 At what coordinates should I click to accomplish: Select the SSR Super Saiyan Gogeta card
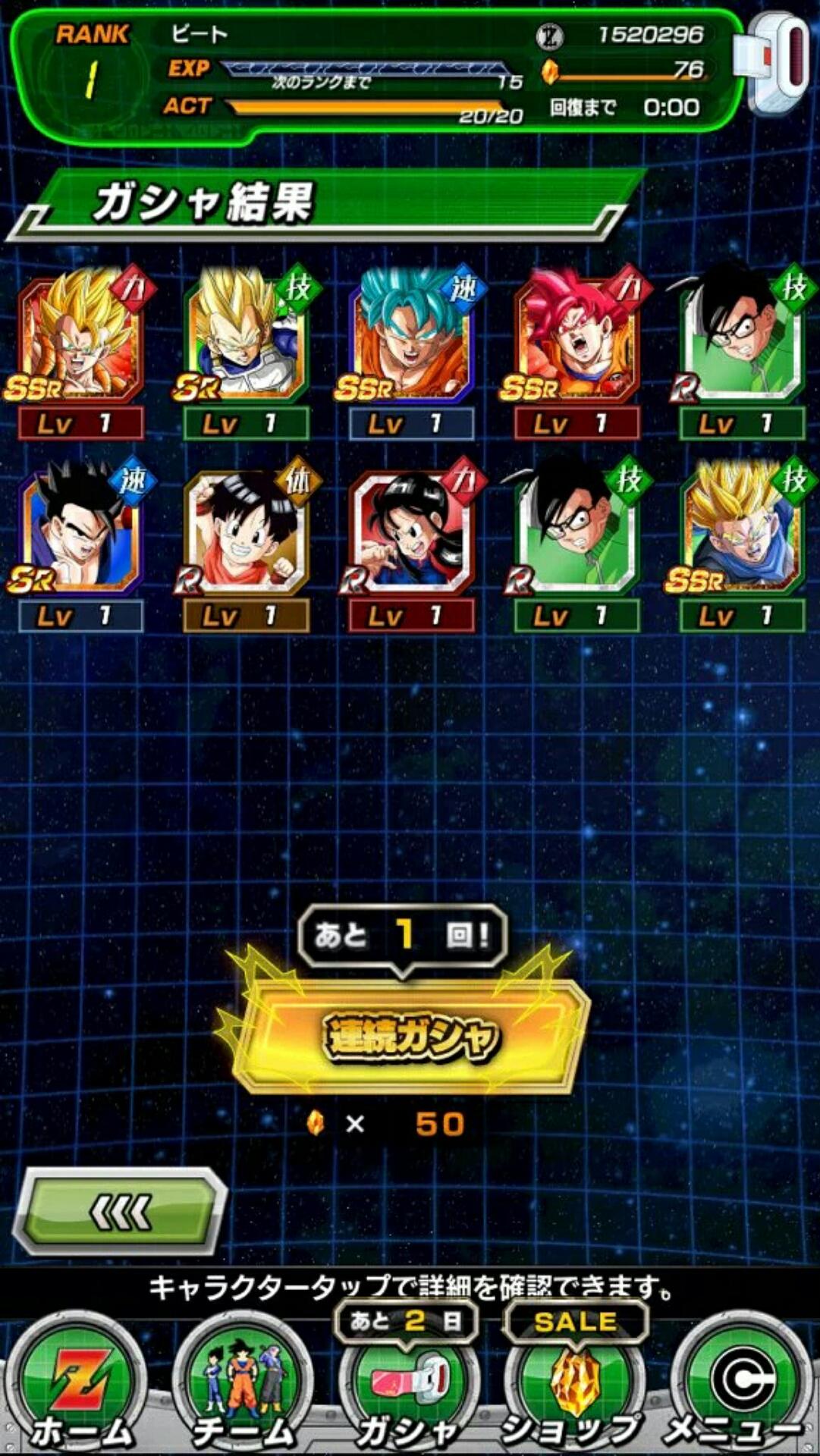(x=80, y=339)
